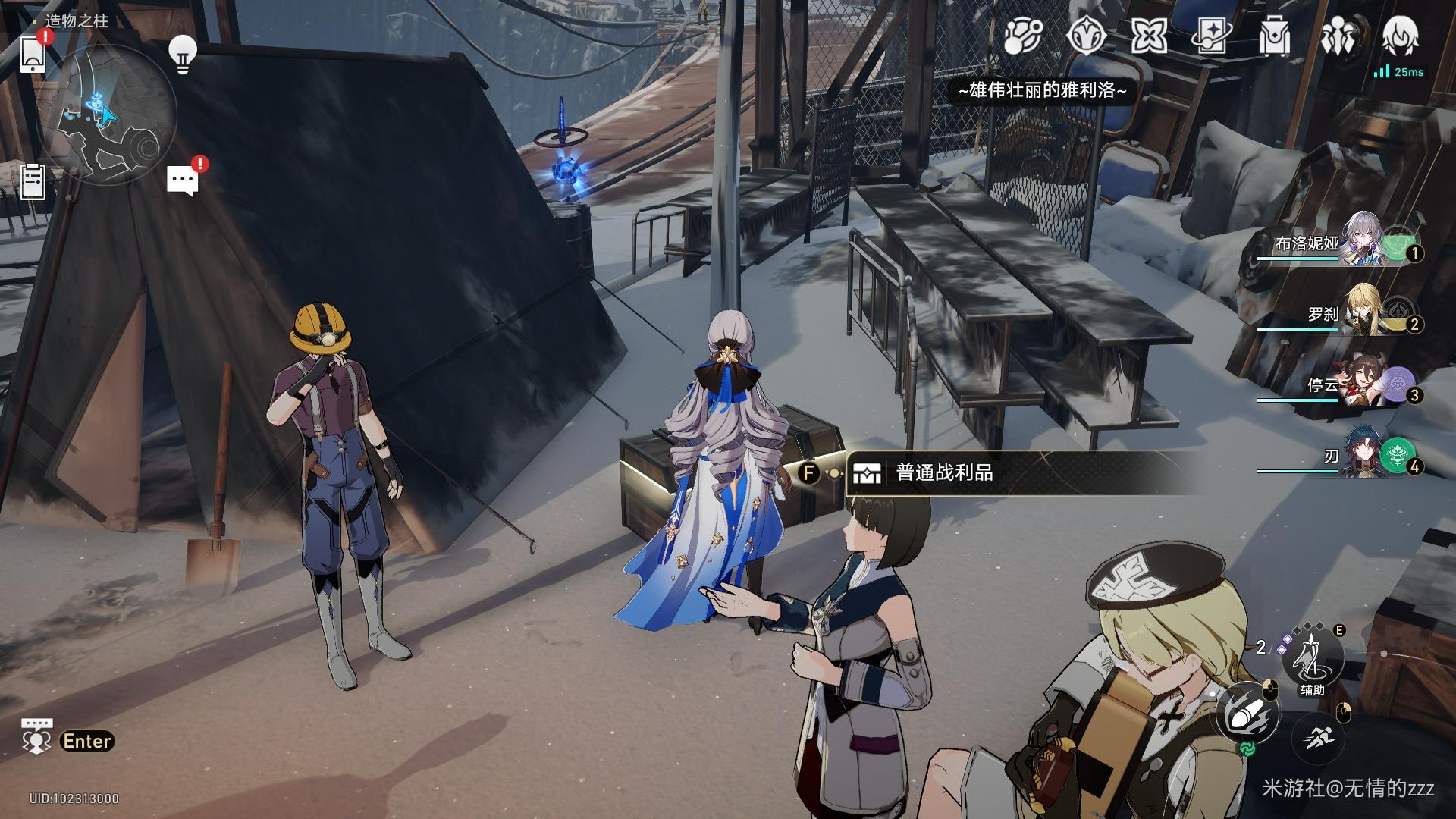Open the planet-orbit icon in the top bar
1456x819 pixels.
pyautogui.click(x=1023, y=36)
